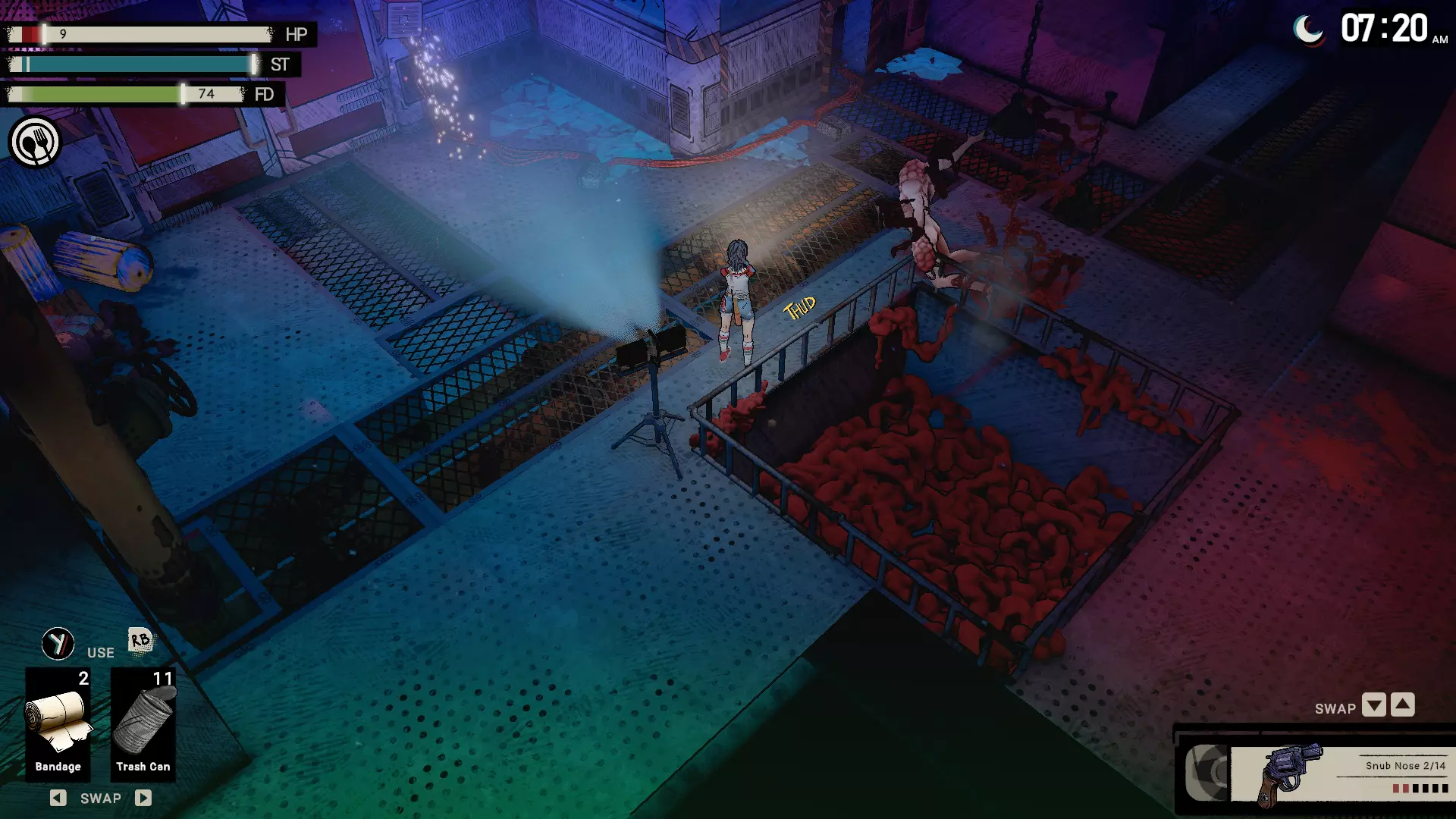
Task: Click the right item swap arrow
Action: (x=143, y=798)
